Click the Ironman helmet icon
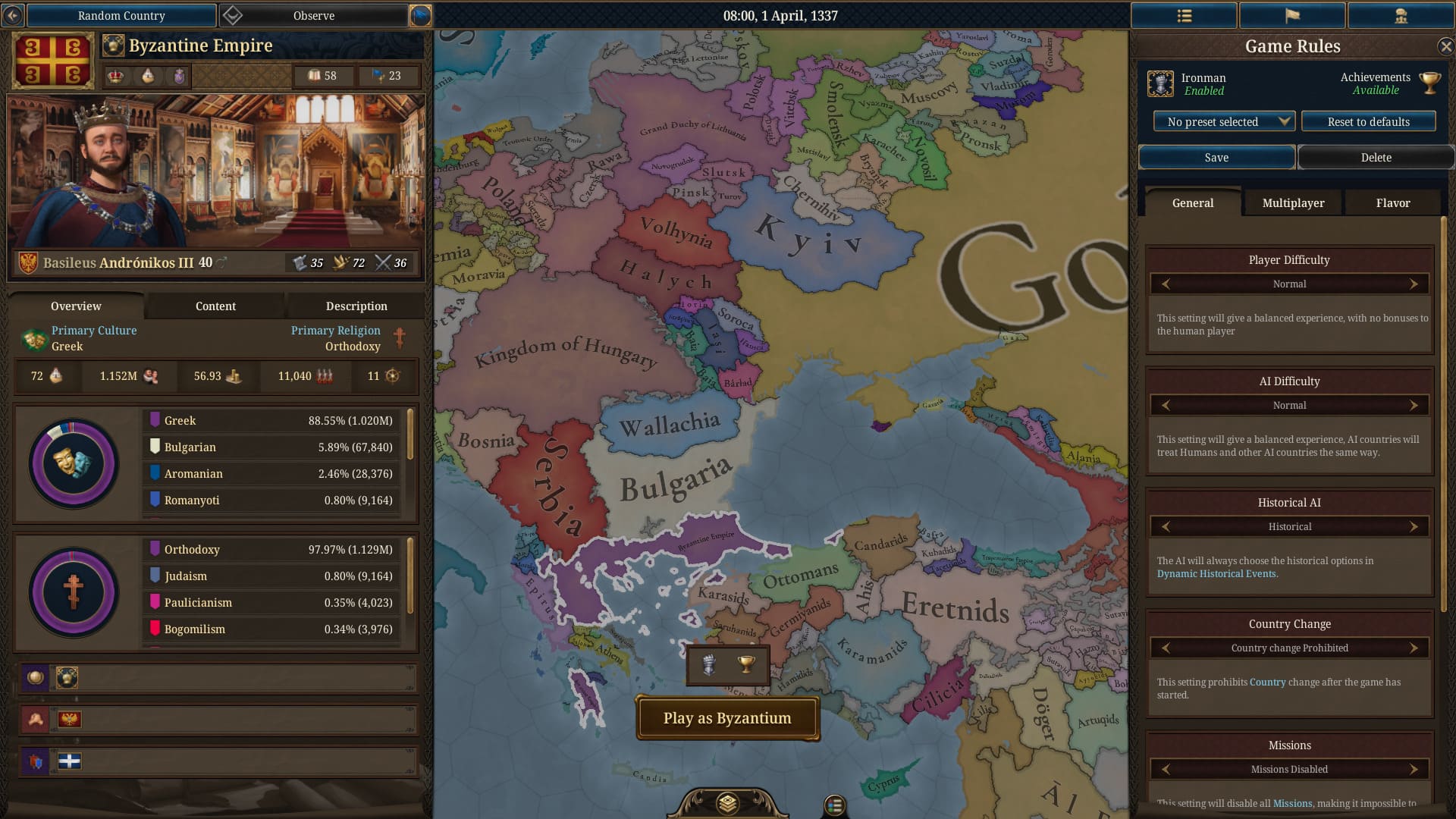Screen dimensions: 1456x819 tap(1159, 83)
